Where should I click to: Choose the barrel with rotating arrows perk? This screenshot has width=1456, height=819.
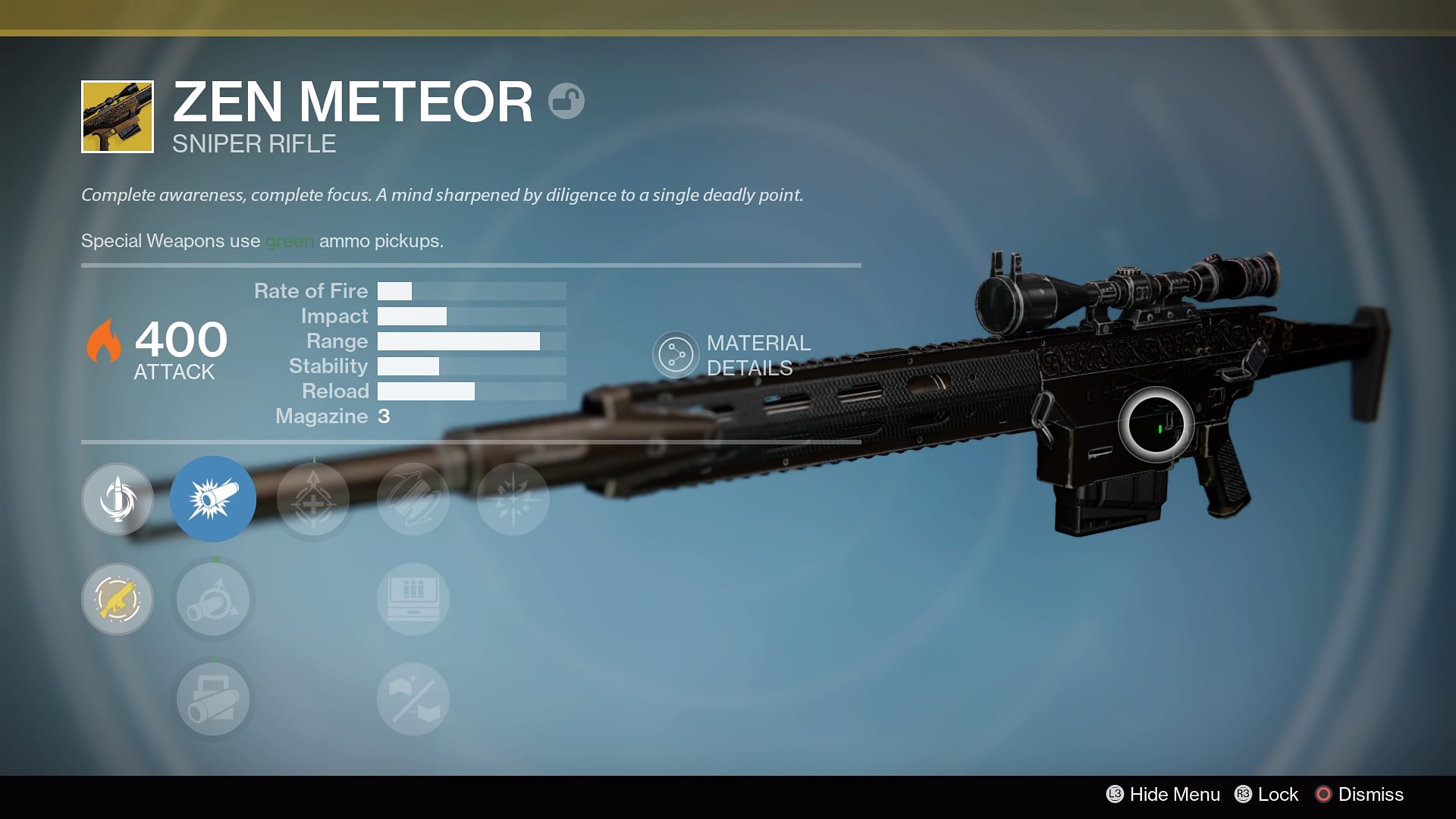(213, 599)
